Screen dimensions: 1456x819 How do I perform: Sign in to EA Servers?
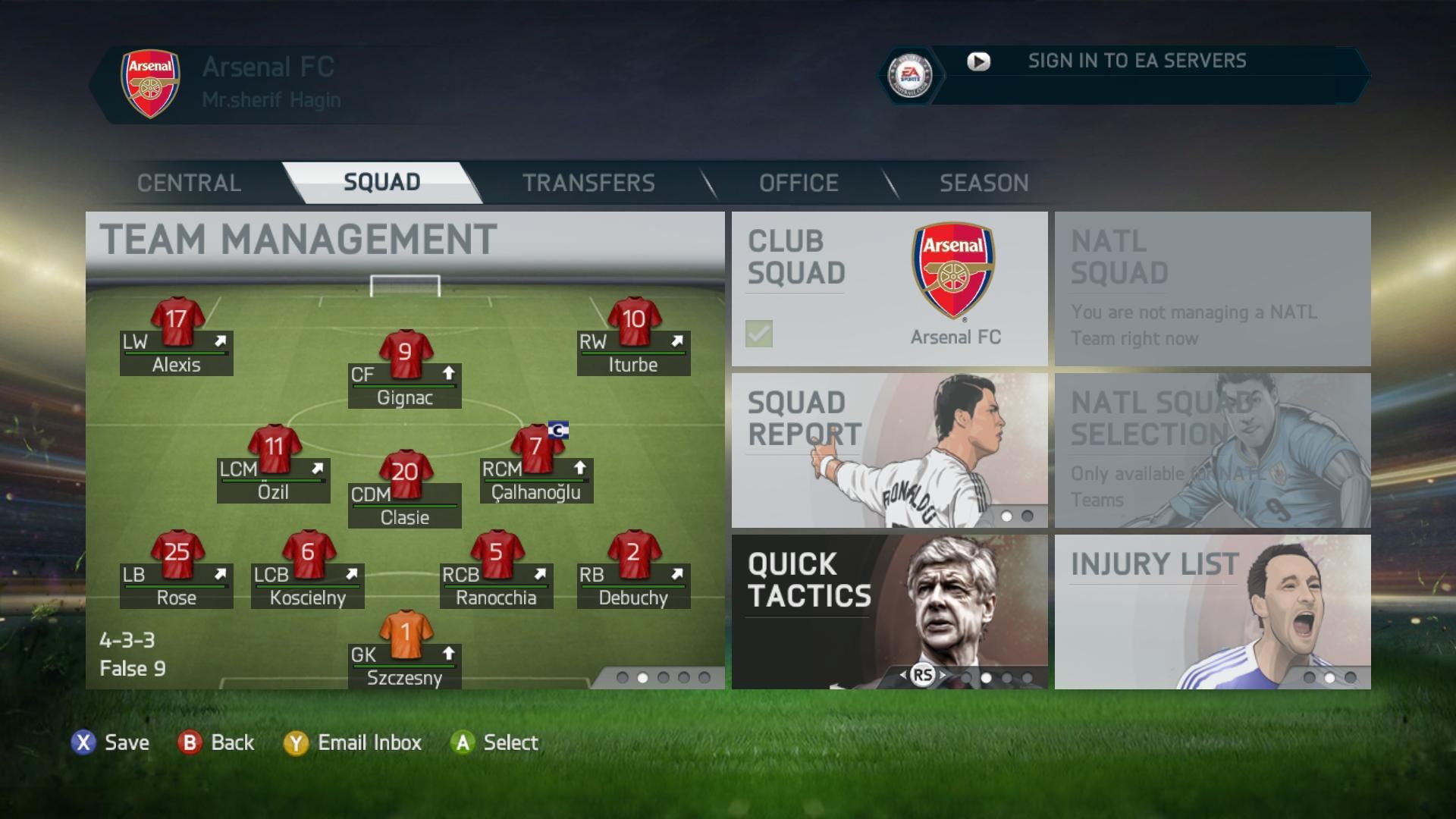[x=1136, y=61]
